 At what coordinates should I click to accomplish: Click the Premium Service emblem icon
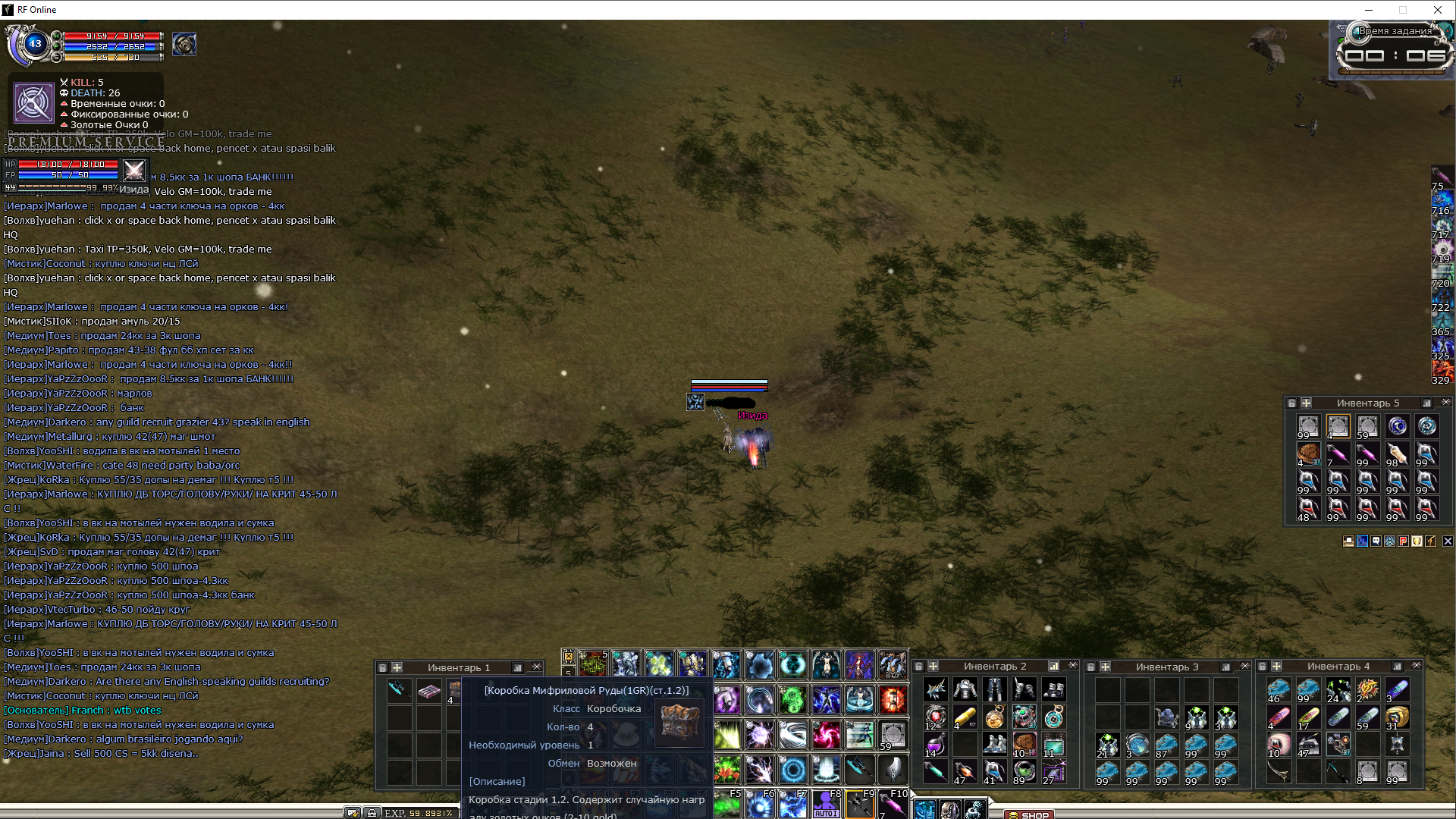click(x=34, y=102)
